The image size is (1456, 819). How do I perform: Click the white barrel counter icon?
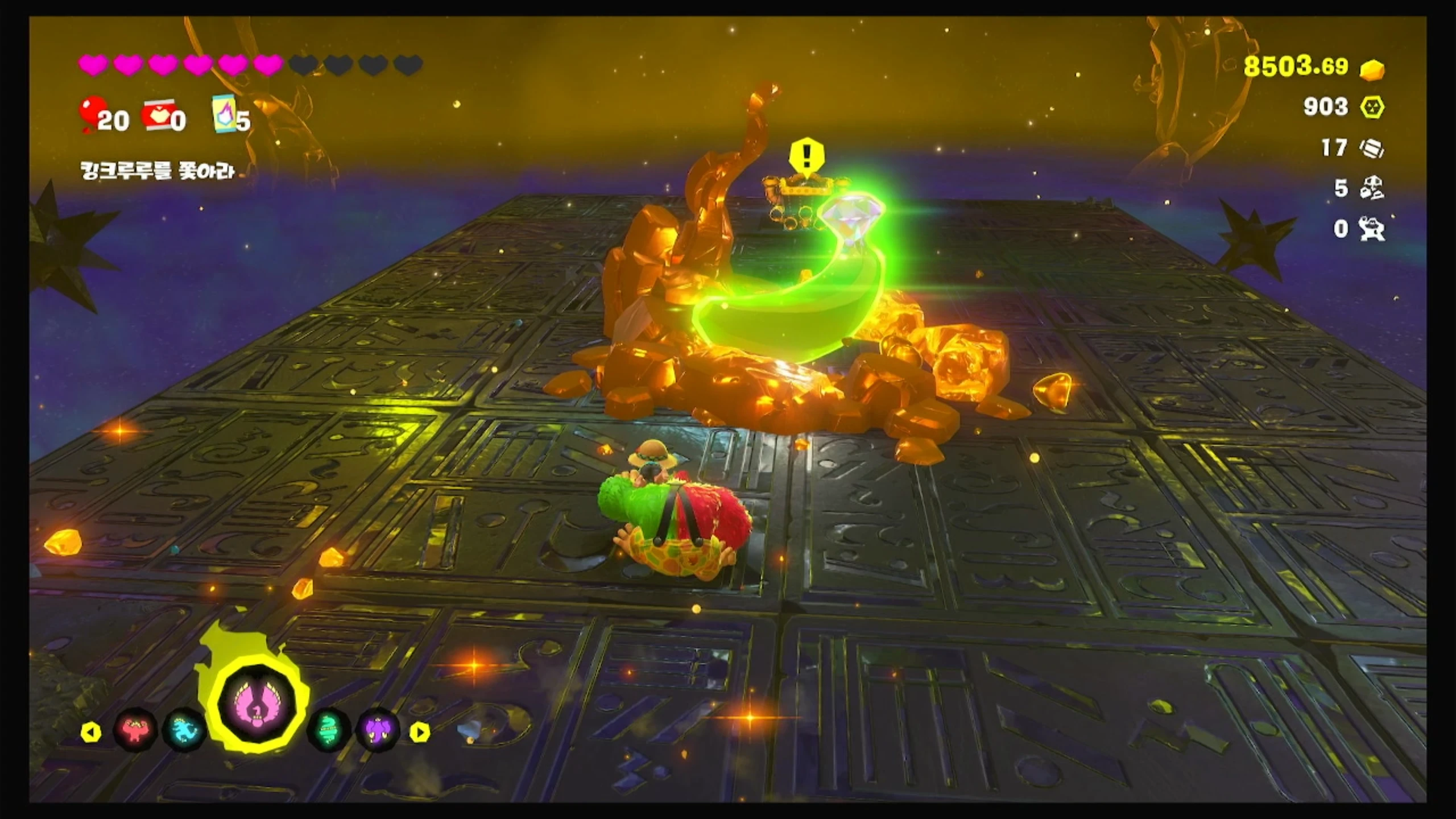pos(1372,148)
